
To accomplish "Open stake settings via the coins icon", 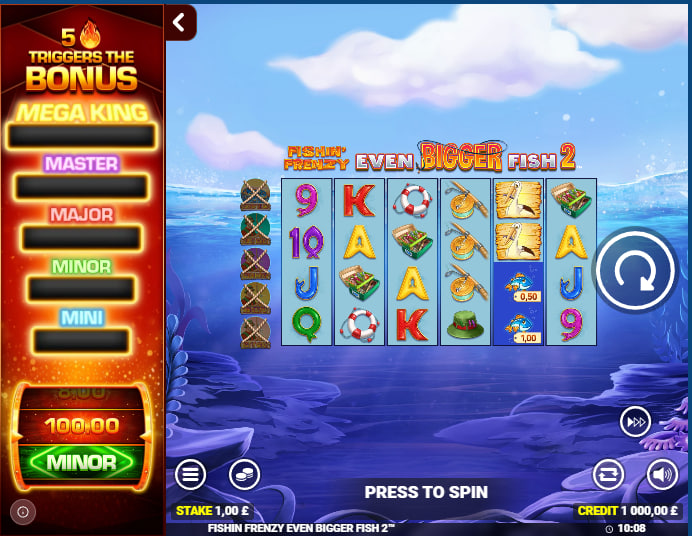I will click(x=244, y=474).
